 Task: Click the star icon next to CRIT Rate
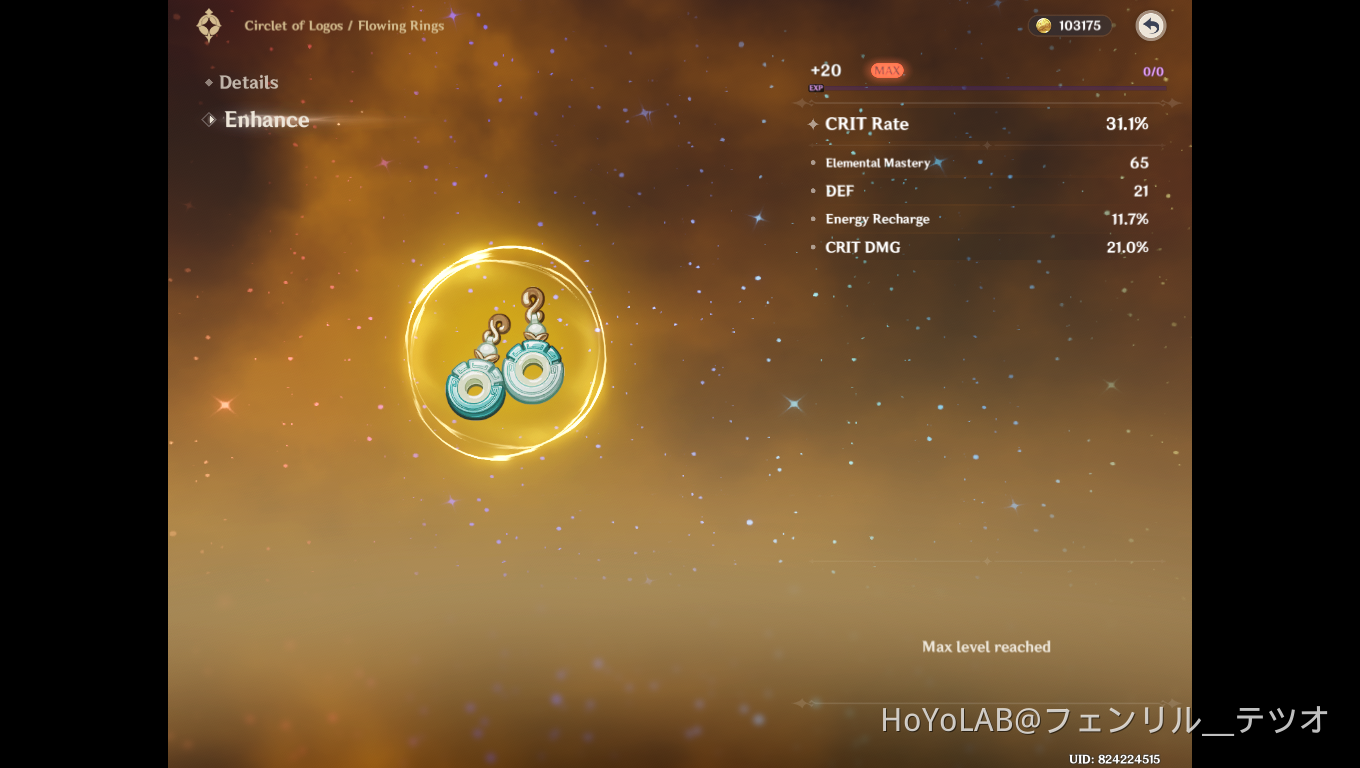click(812, 124)
